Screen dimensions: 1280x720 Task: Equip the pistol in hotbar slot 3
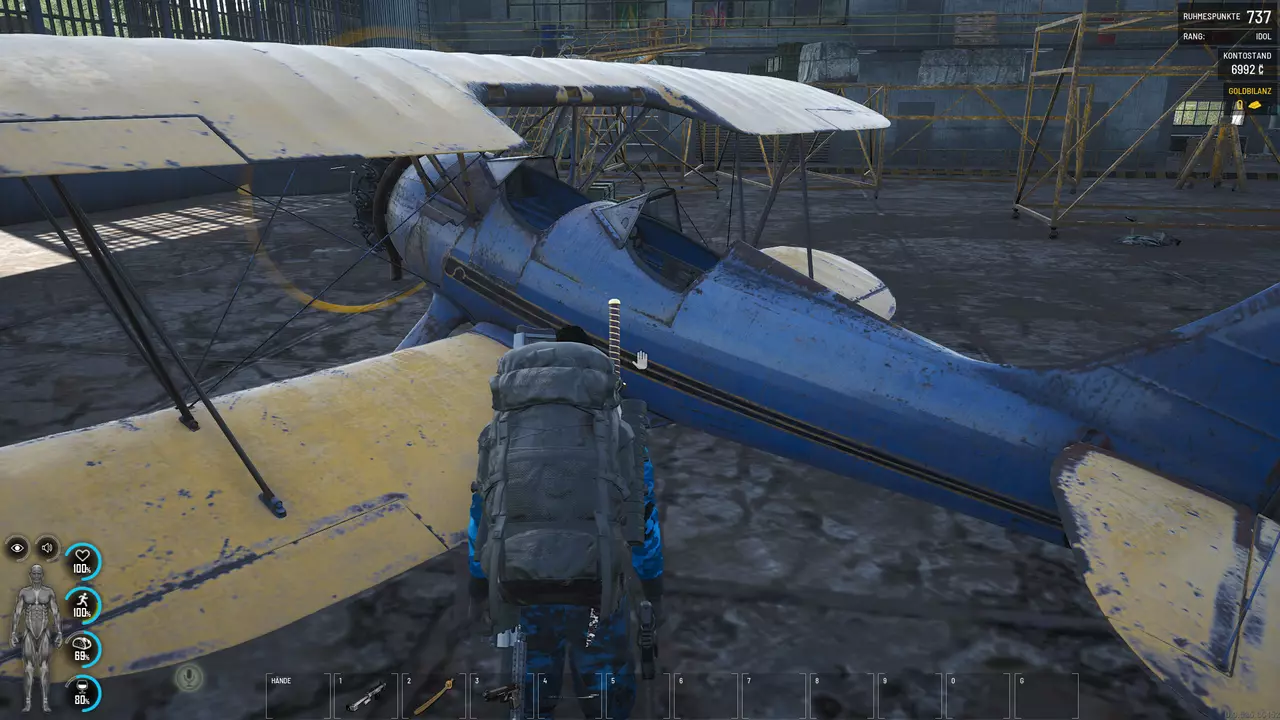click(x=502, y=695)
